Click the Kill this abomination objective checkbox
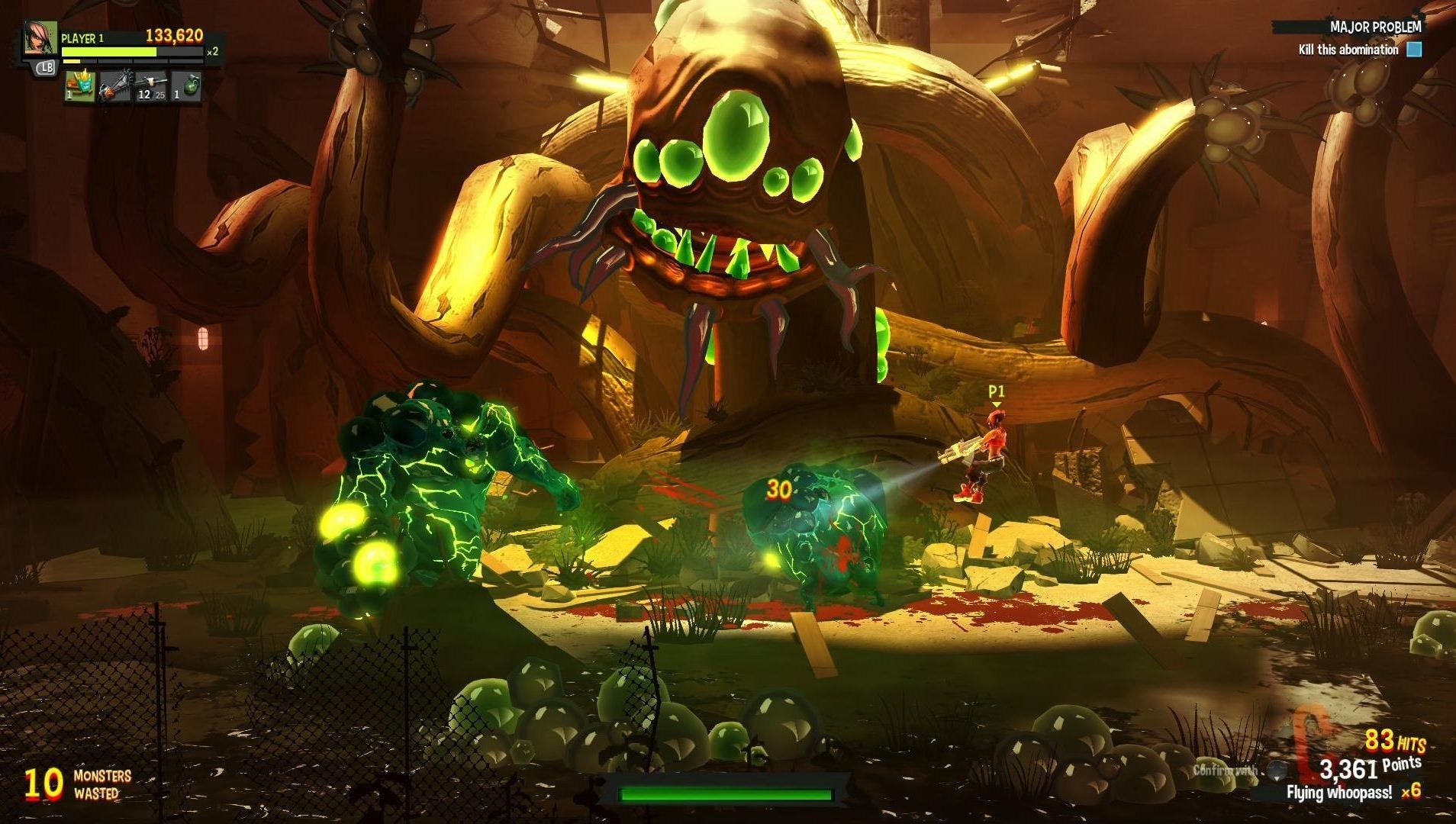 click(1414, 50)
